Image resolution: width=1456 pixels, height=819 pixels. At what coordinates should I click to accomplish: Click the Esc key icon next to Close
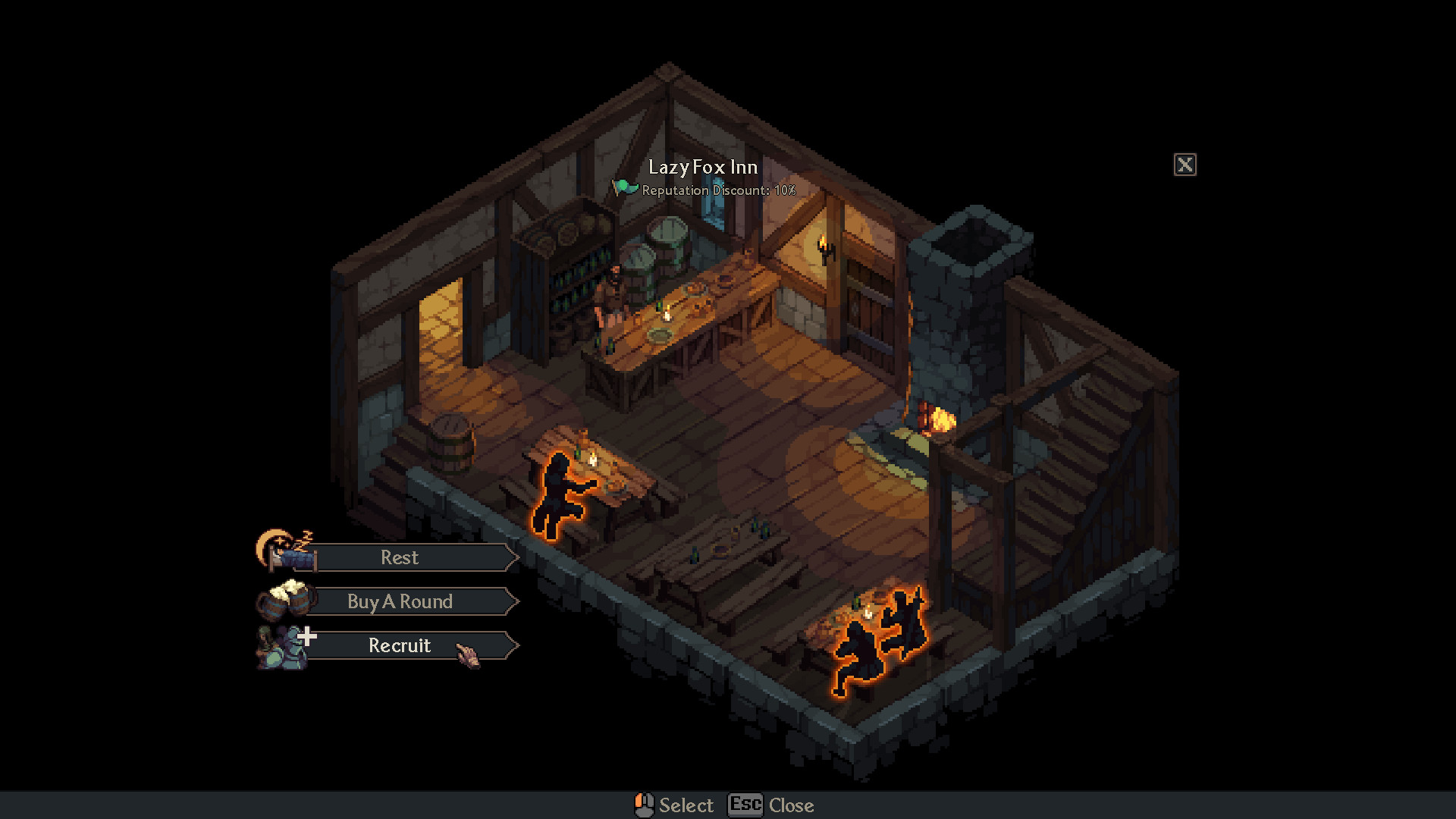click(746, 805)
